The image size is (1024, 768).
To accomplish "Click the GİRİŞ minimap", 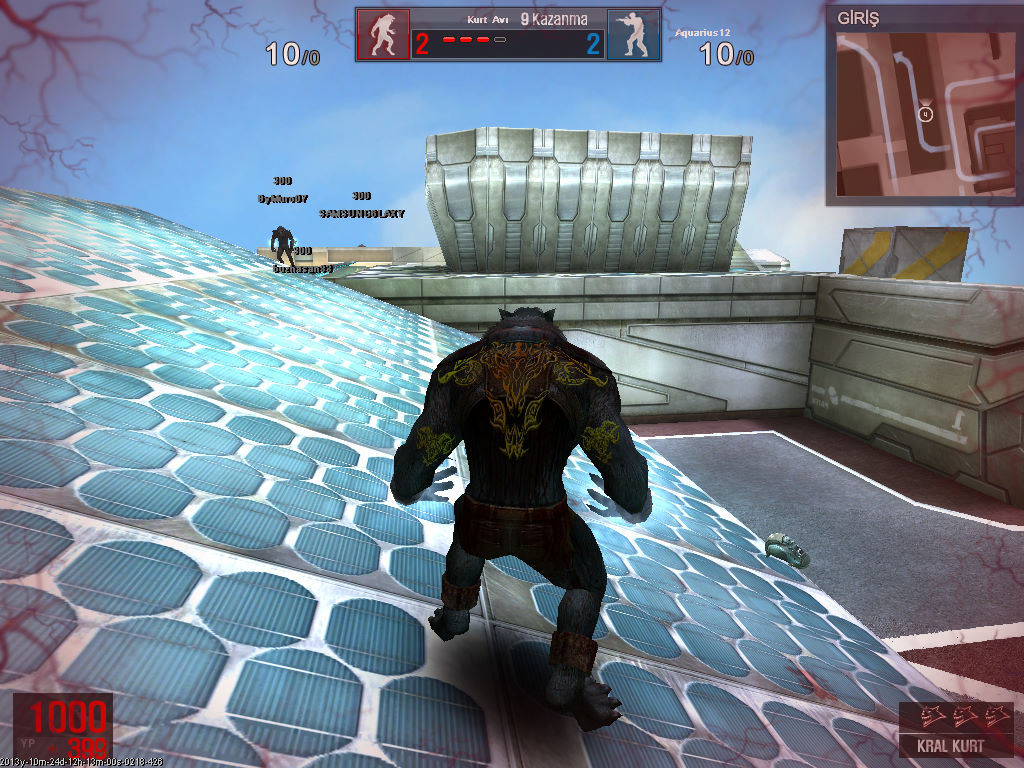I will [x=924, y=112].
